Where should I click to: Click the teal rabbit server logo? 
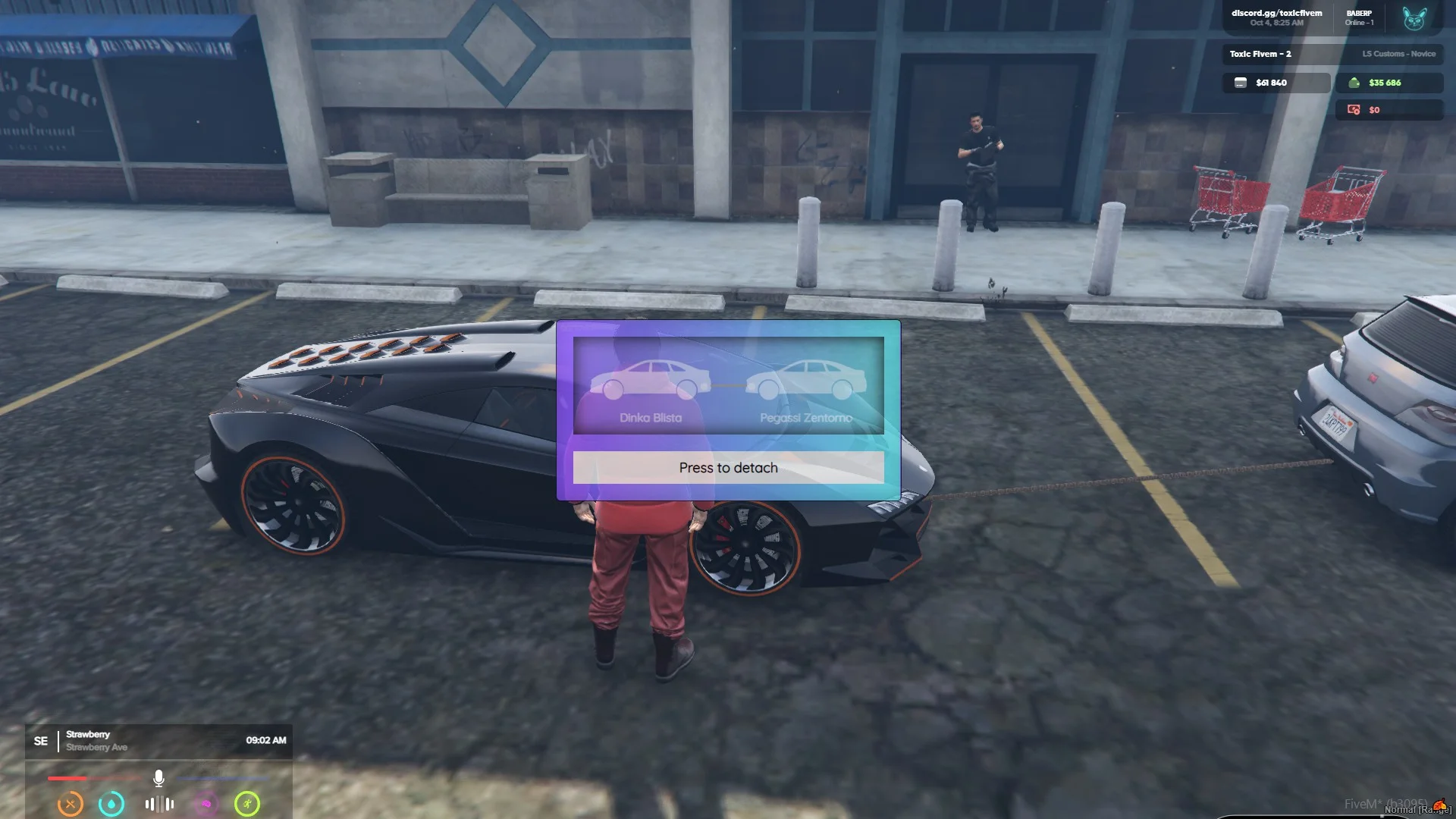tap(1414, 18)
